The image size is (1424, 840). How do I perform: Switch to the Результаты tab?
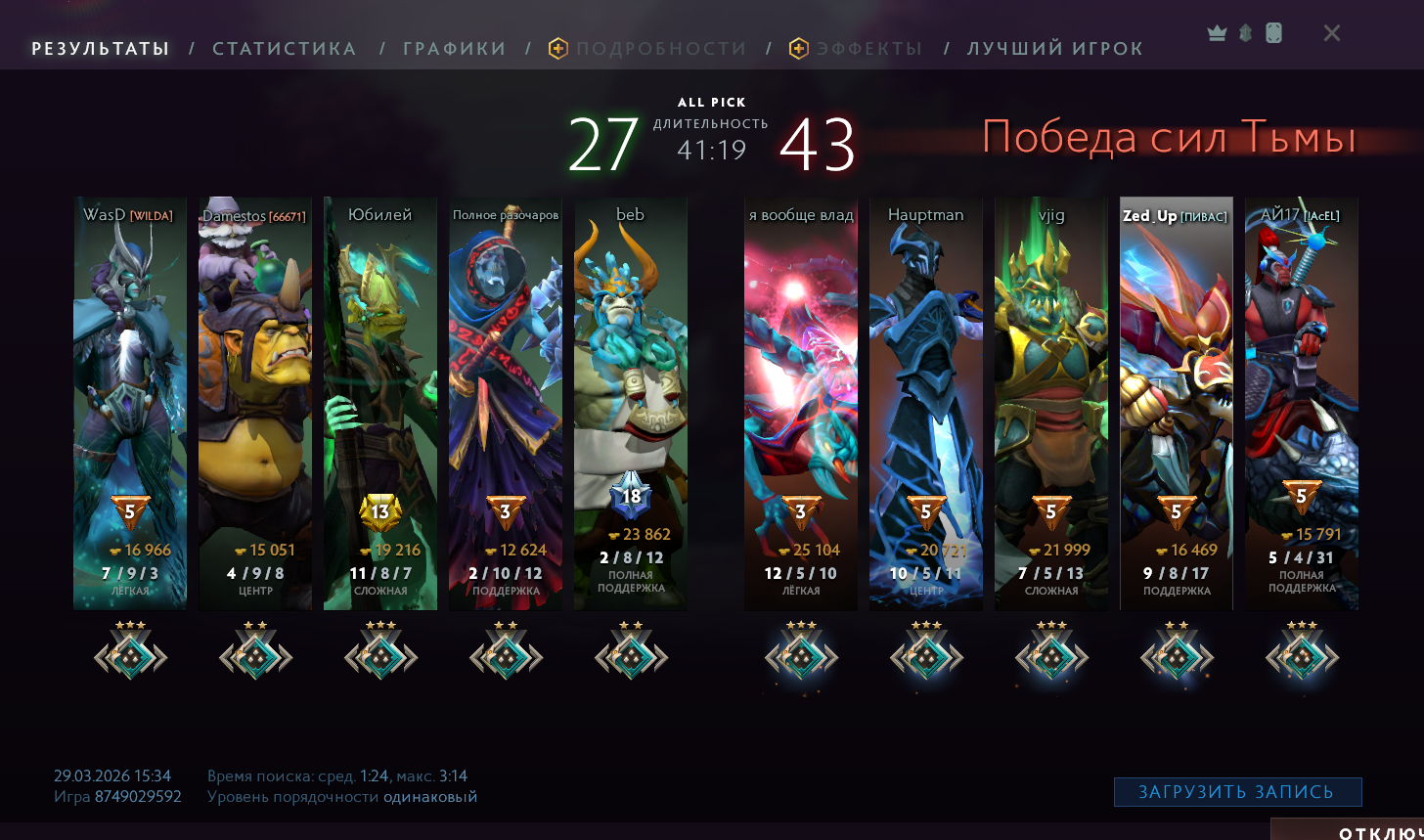(x=101, y=49)
